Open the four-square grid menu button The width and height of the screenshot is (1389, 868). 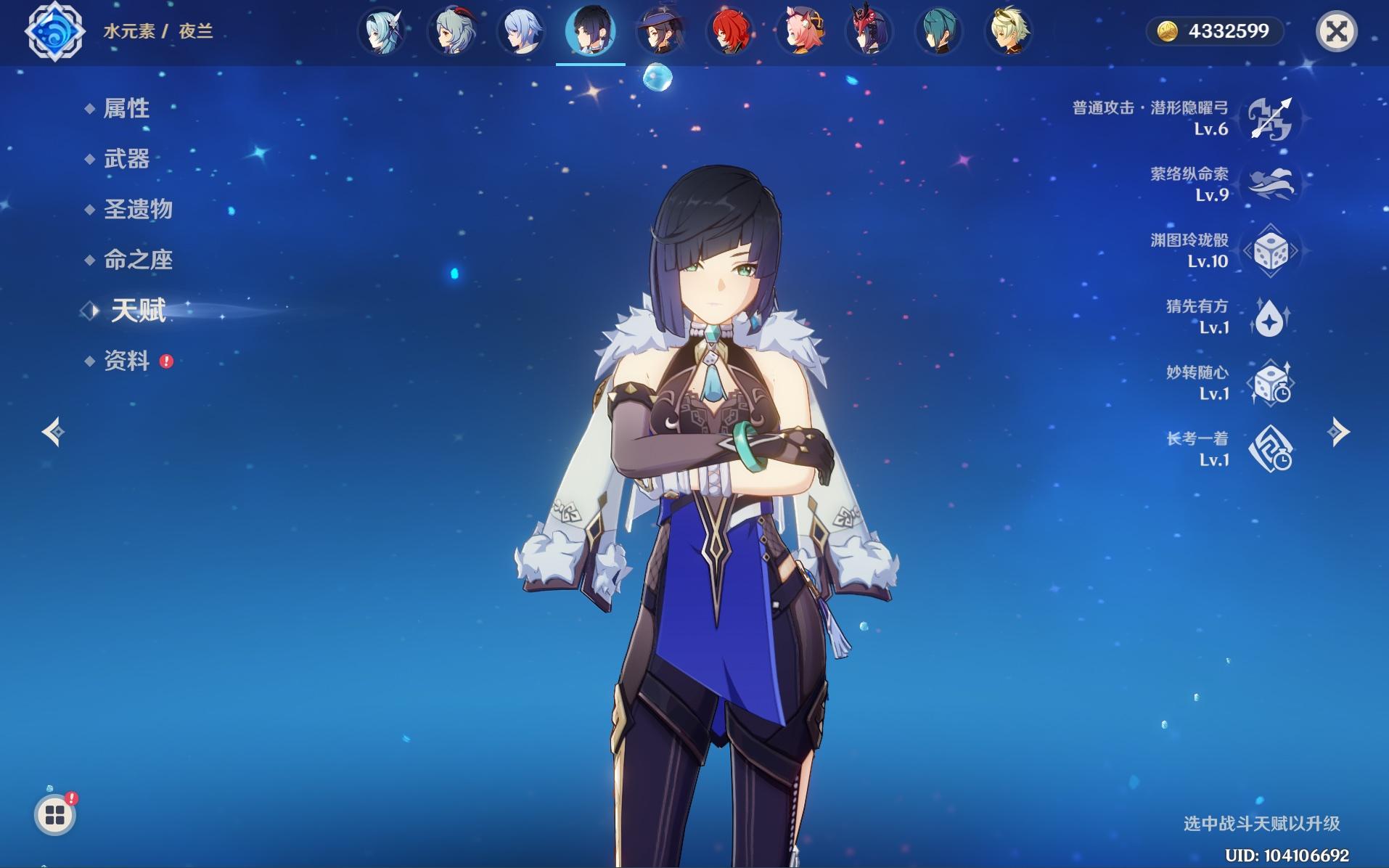55,815
